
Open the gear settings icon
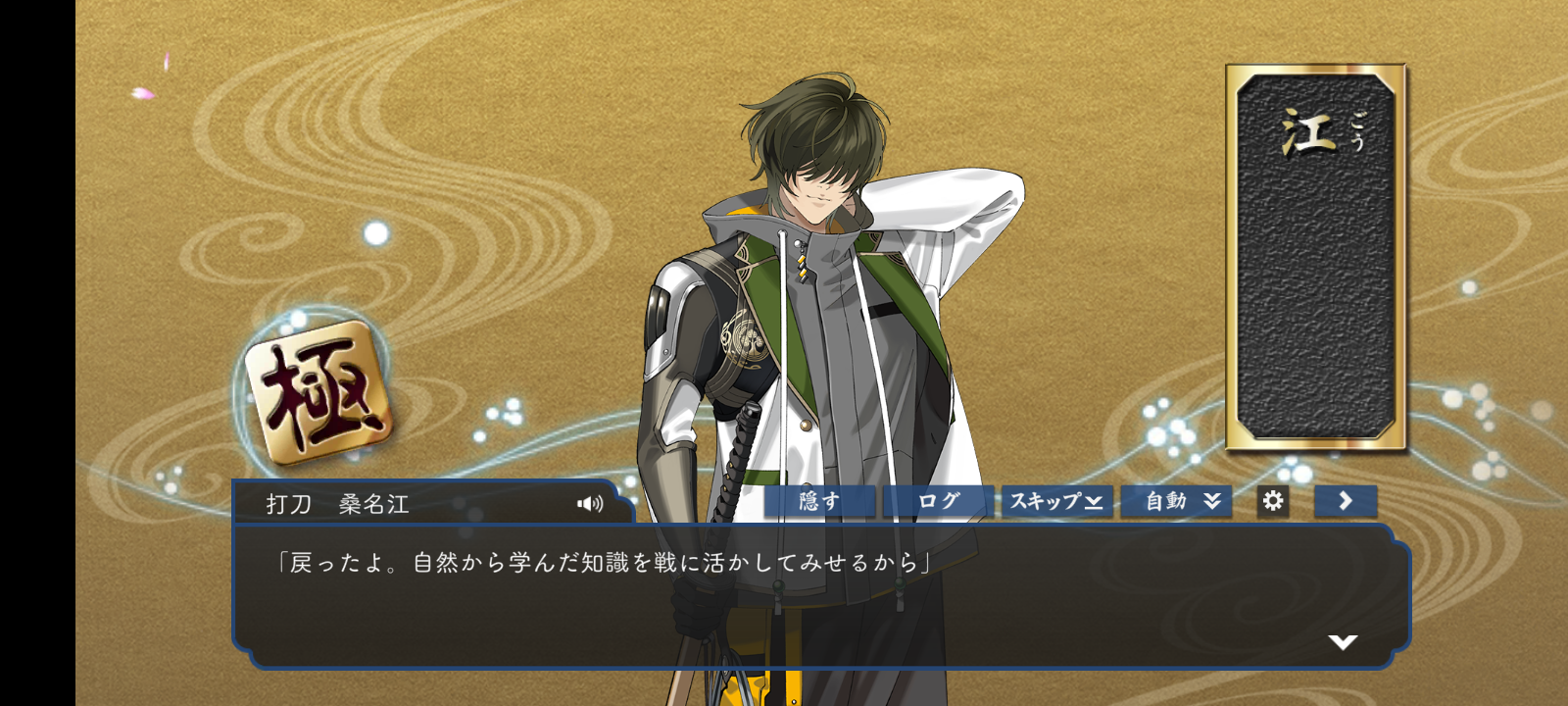[1273, 501]
